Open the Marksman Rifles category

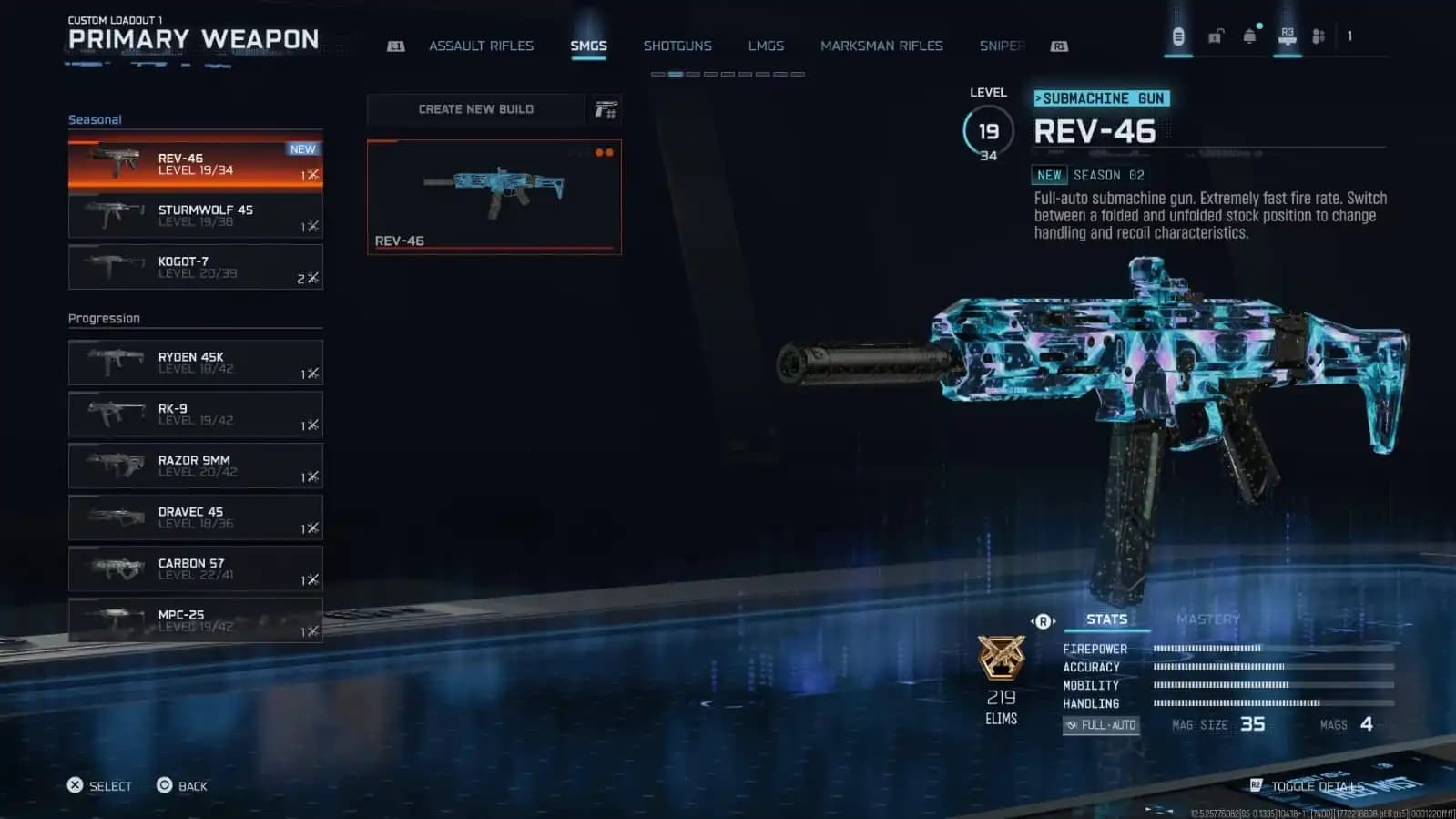(x=881, y=45)
